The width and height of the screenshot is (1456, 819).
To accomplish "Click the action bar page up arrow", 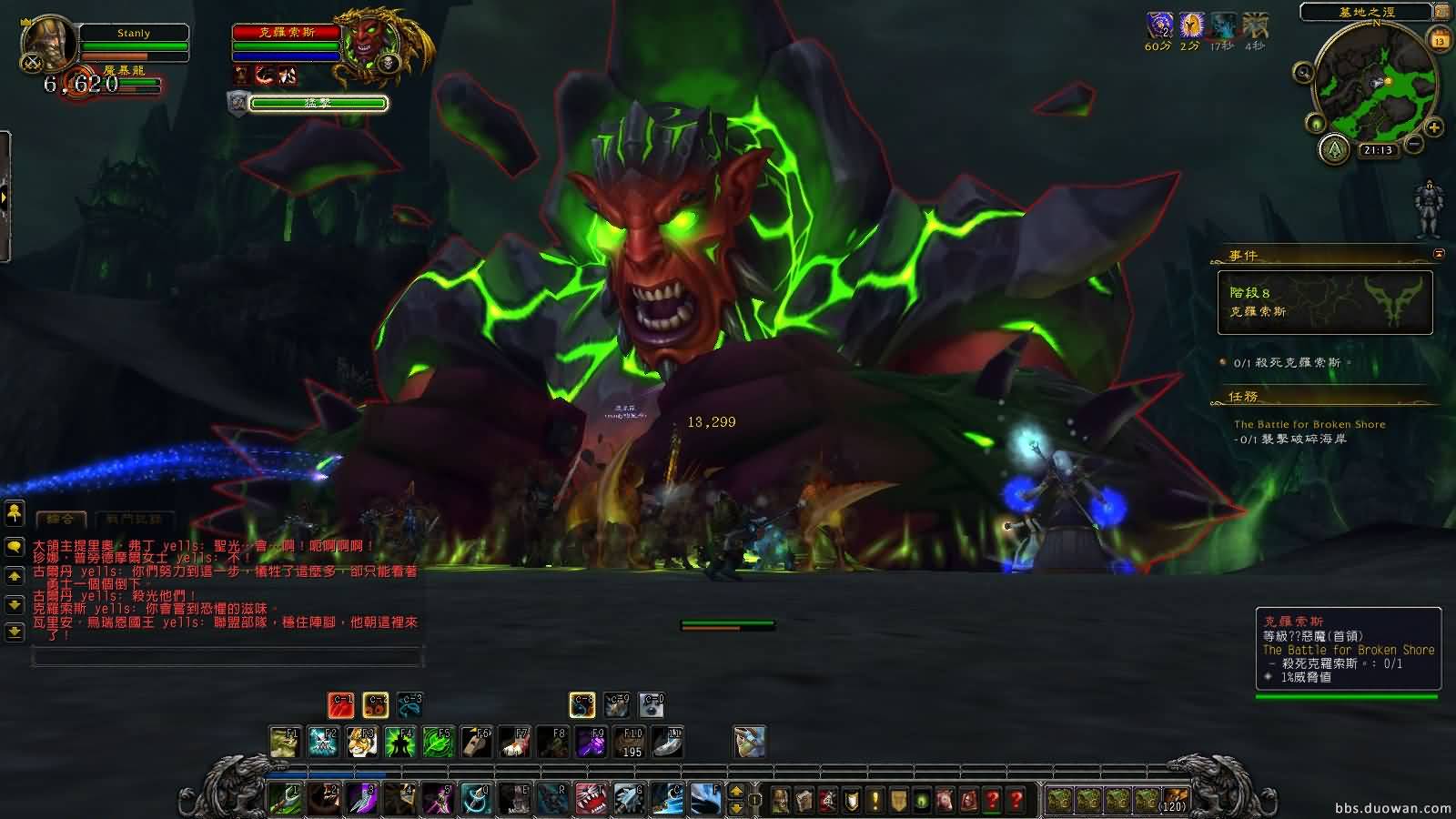I will [x=736, y=791].
